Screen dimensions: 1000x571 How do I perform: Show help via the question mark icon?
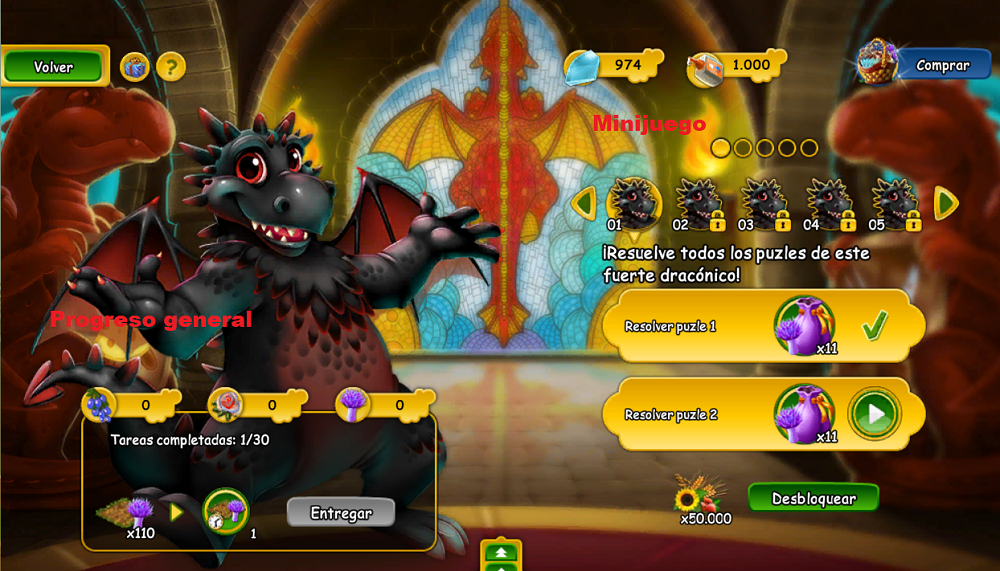[171, 67]
